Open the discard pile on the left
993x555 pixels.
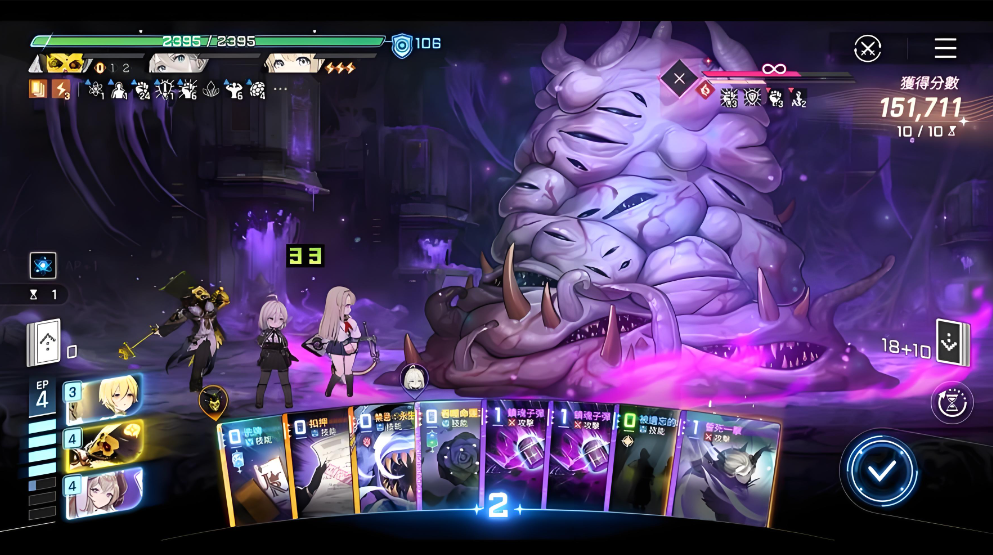(44, 344)
